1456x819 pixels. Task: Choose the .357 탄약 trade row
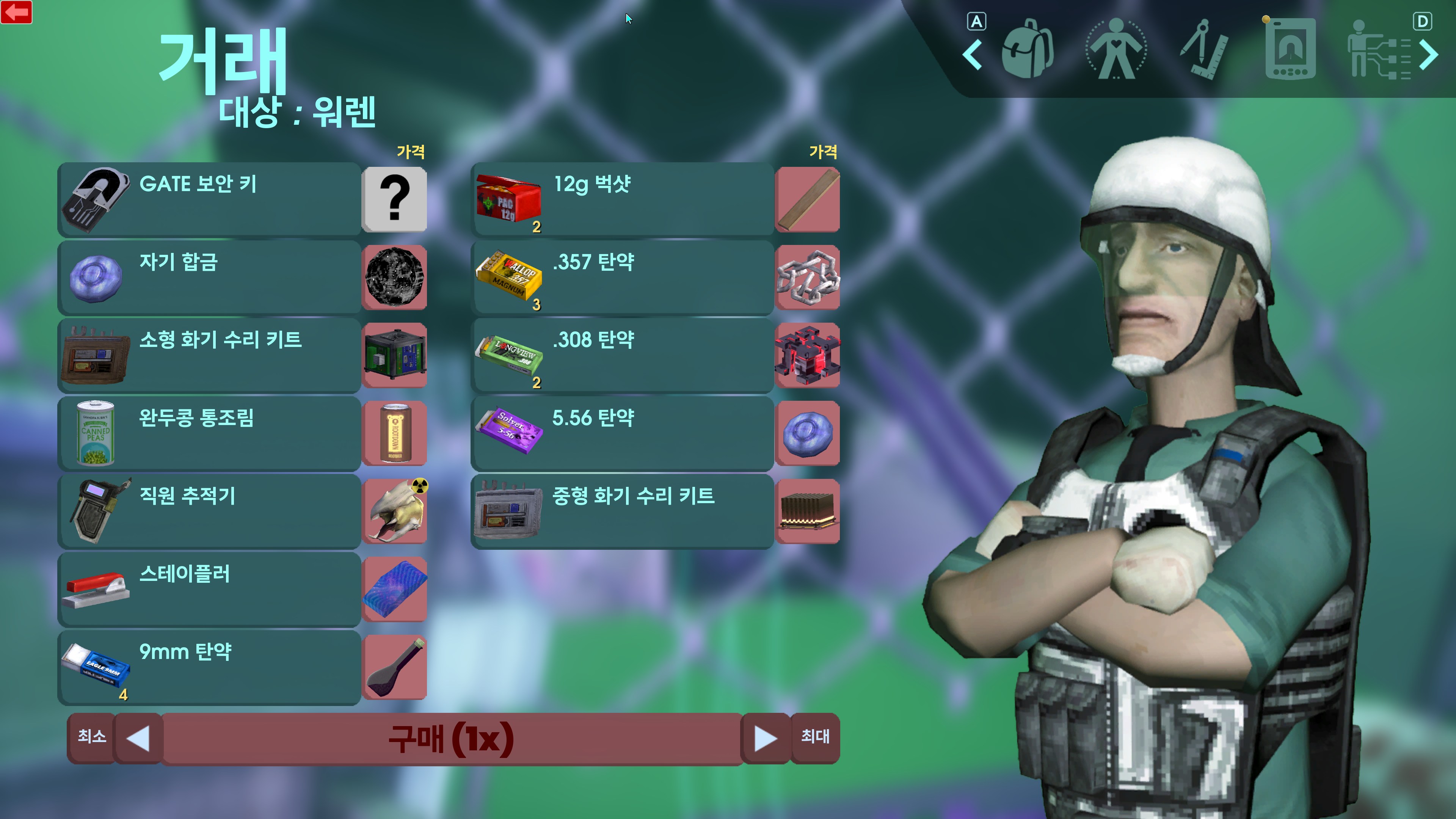pyautogui.click(x=622, y=277)
